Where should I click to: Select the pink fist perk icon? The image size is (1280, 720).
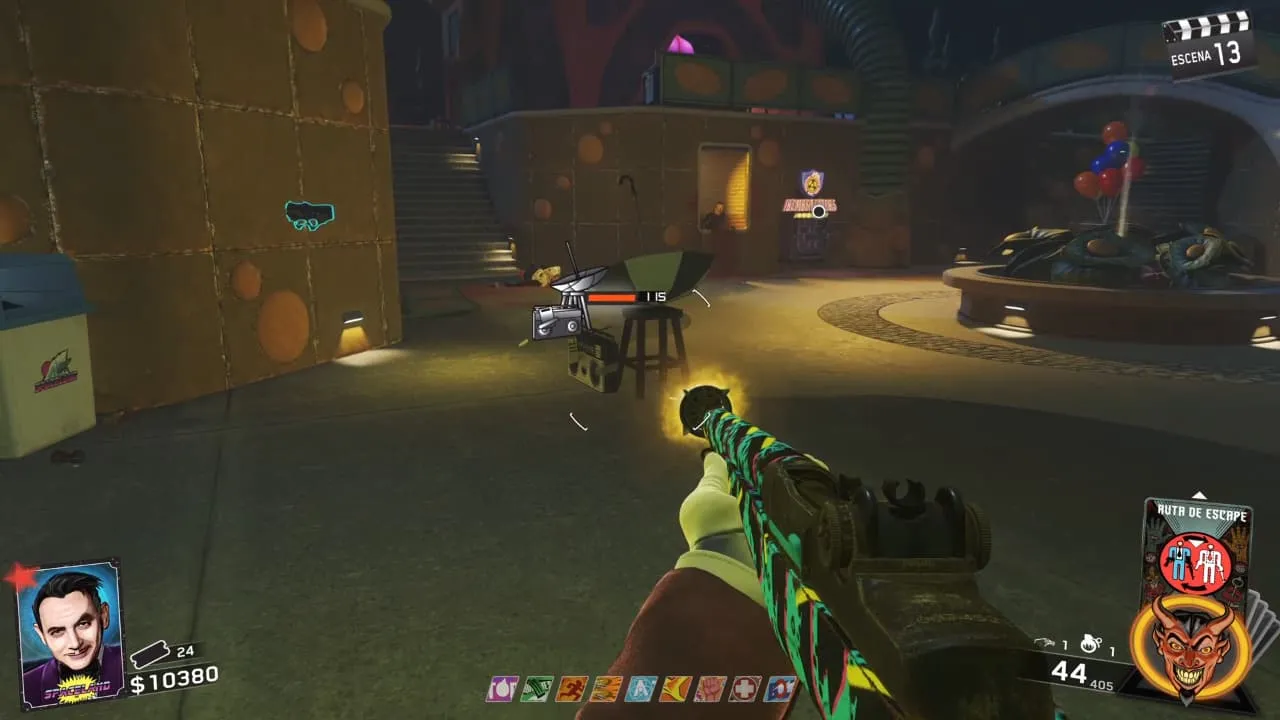tap(710, 689)
